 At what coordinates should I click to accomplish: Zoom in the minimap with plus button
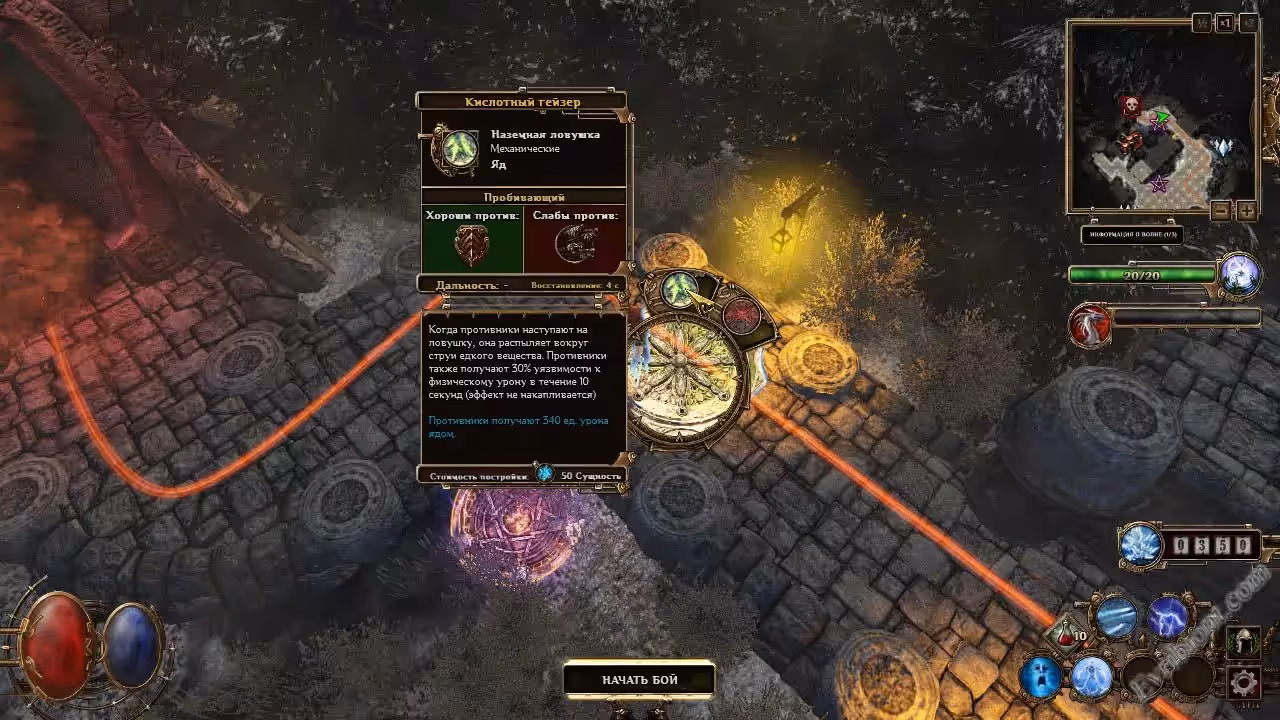click(x=1246, y=211)
